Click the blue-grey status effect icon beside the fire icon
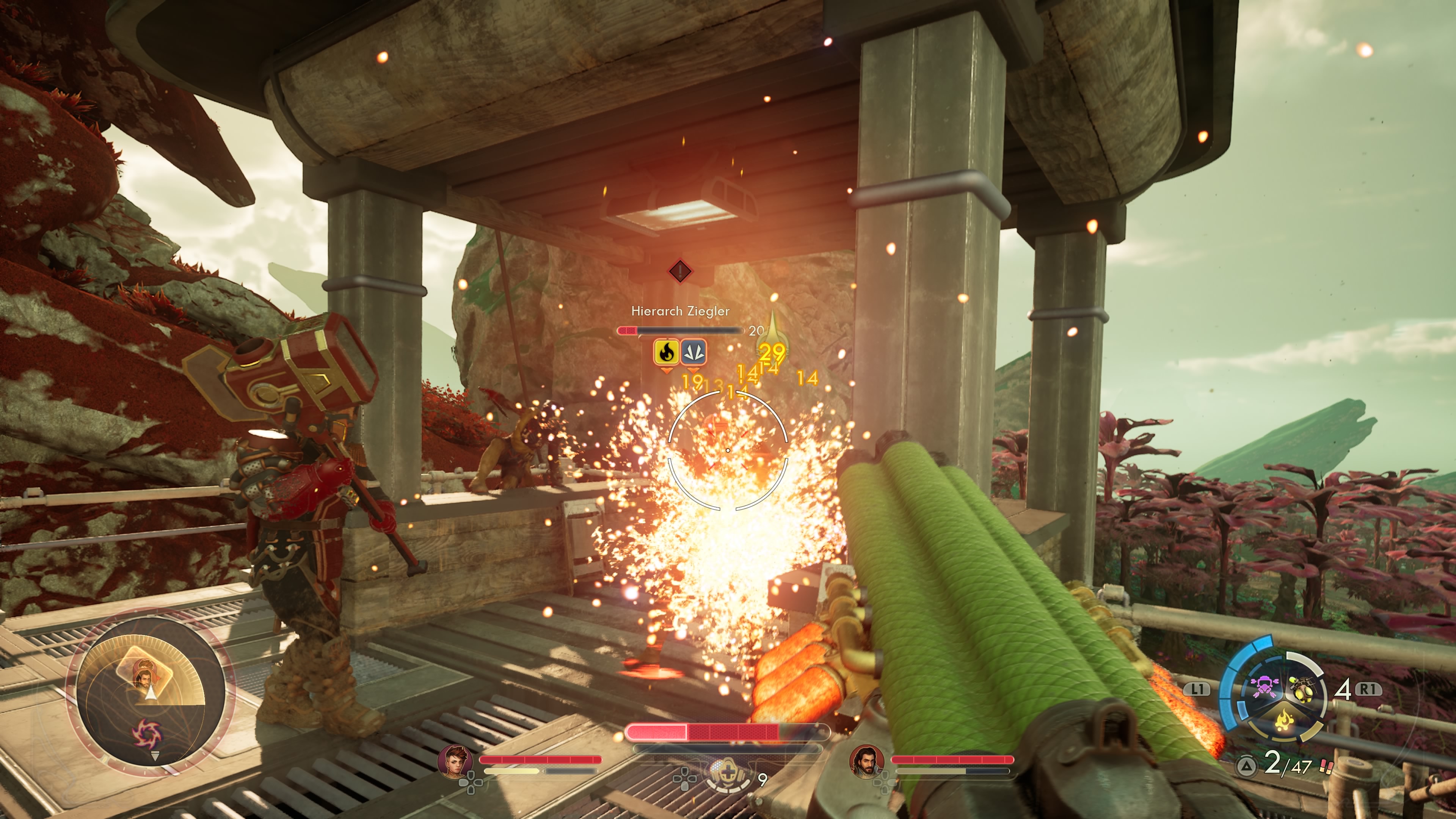 [x=693, y=351]
